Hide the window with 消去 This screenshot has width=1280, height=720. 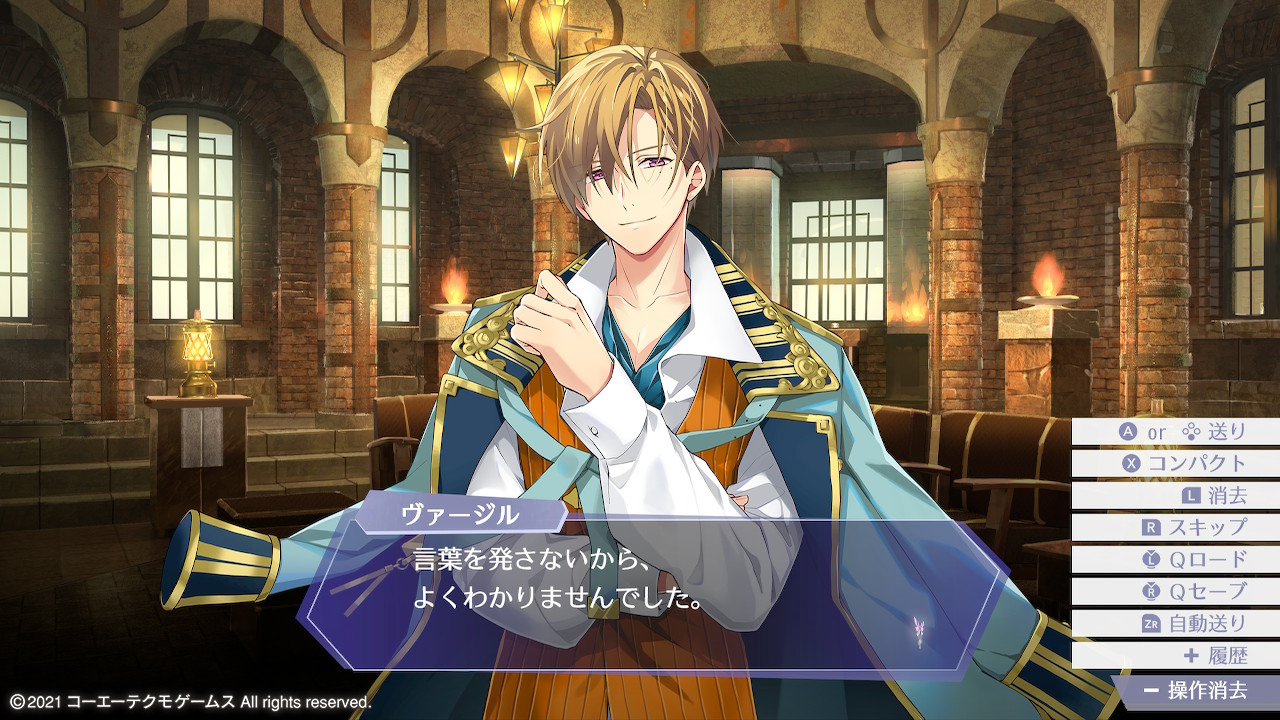(x=1176, y=496)
